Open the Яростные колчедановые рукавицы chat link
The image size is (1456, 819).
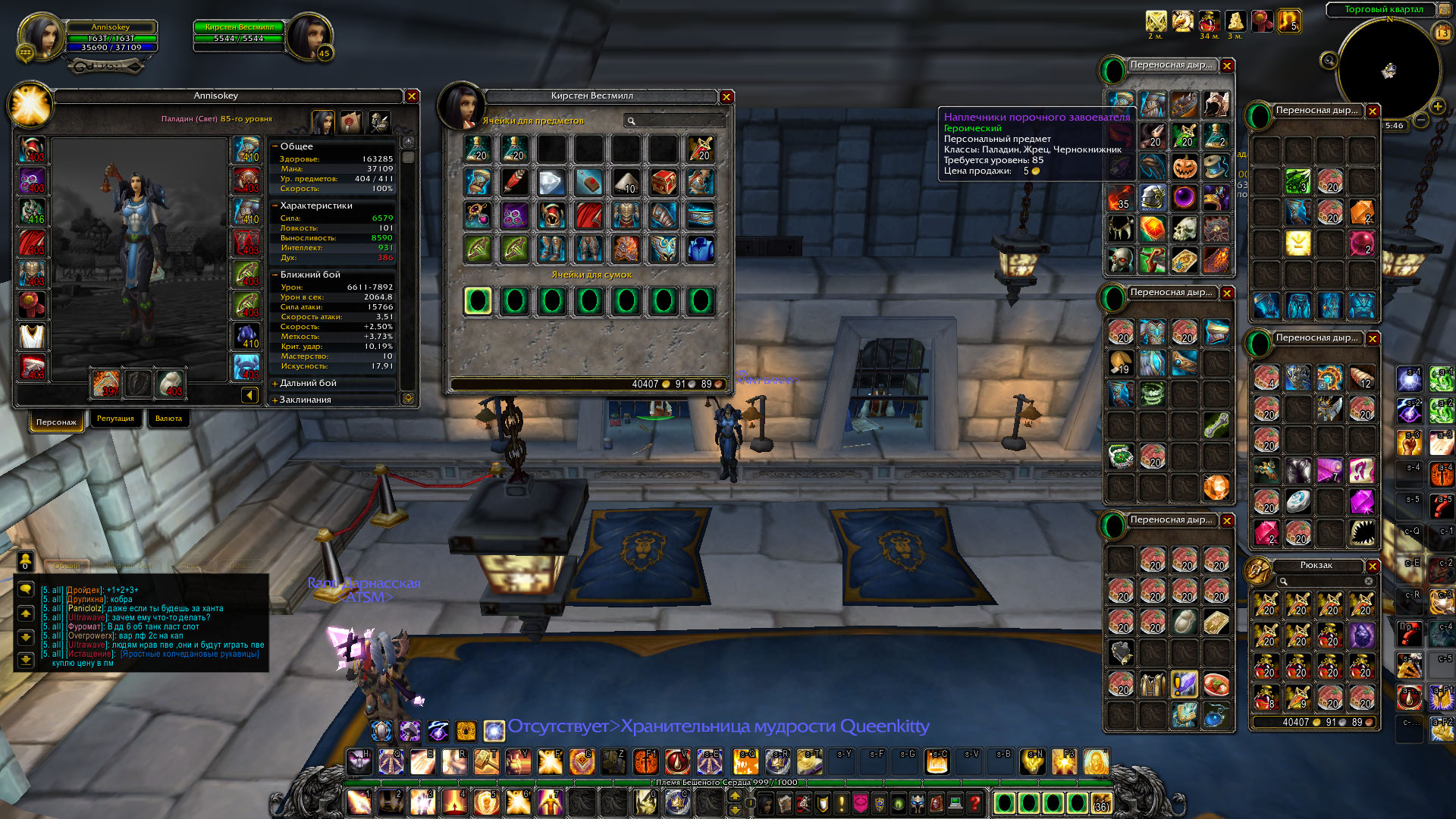click(190, 654)
